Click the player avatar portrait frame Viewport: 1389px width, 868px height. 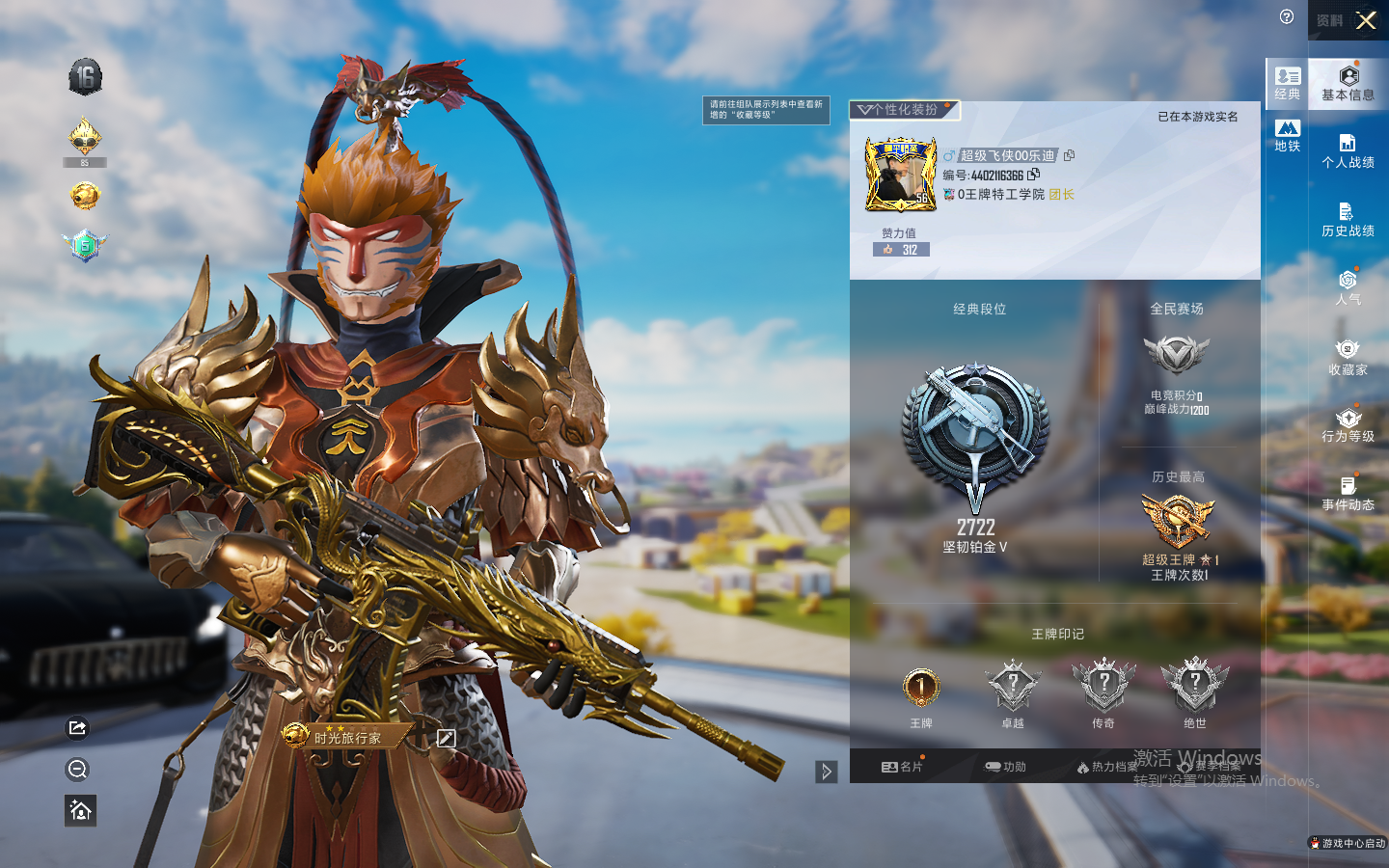click(x=901, y=175)
